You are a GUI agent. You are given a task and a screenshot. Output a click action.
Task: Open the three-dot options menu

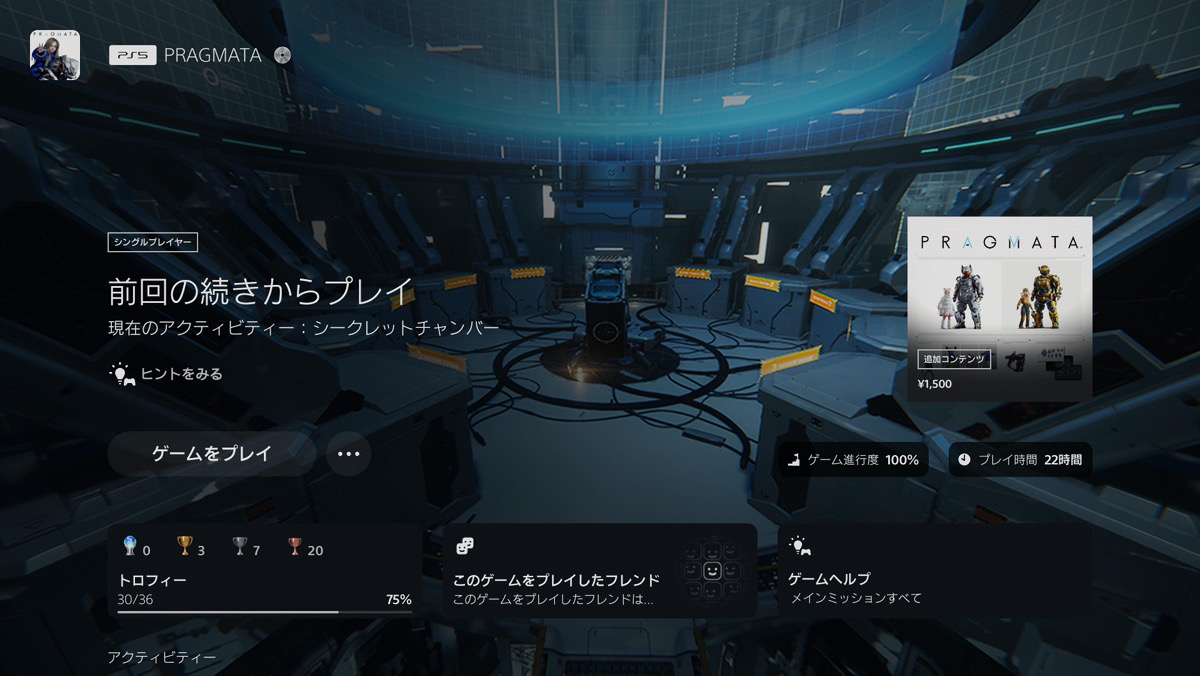[348, 454]
